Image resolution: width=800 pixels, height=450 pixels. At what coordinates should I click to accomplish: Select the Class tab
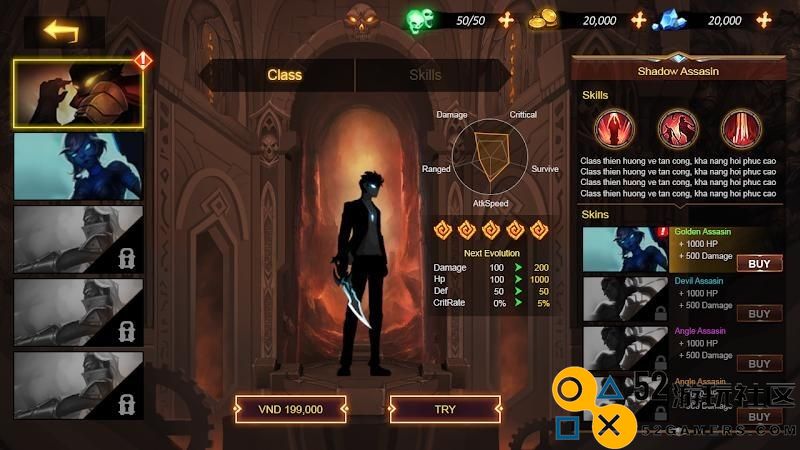[x=284, y=75]
